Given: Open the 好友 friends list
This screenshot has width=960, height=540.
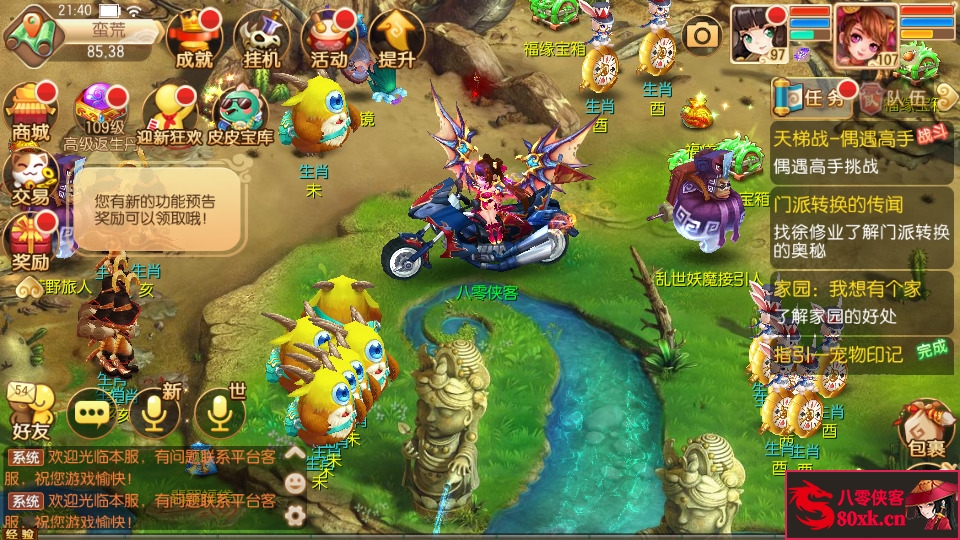Looking at the screenshot, I should [30, 412].
